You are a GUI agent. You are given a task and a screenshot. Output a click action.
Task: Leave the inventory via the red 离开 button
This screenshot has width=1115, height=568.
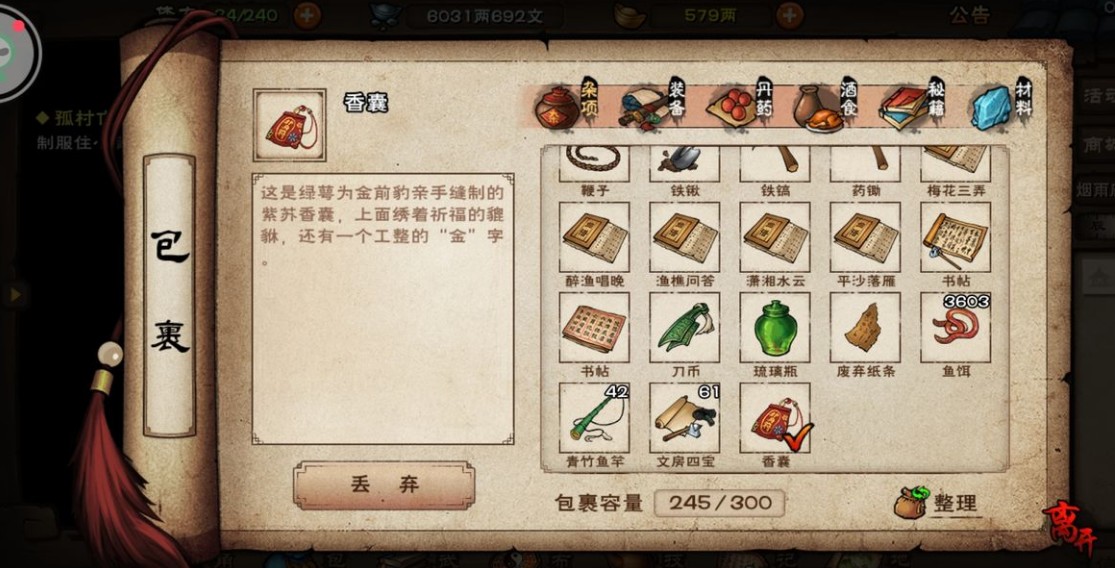point(1070,524)
